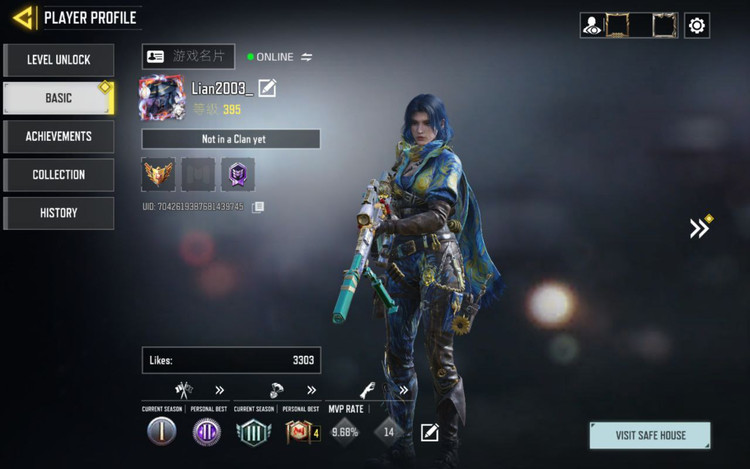The width and height of the screenshot is (750, 469).
Task: Select the gold winged medal badge
Action: click(x=158, y=175)
